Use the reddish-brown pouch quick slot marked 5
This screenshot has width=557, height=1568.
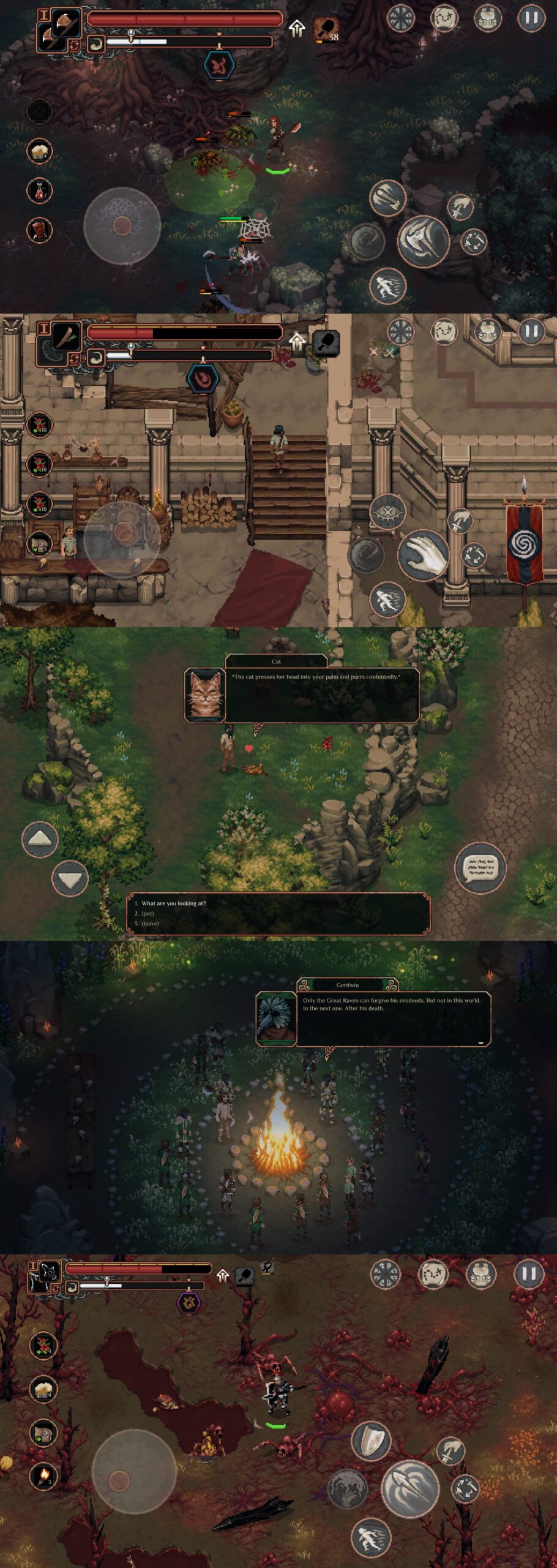[x=39, y=230]
